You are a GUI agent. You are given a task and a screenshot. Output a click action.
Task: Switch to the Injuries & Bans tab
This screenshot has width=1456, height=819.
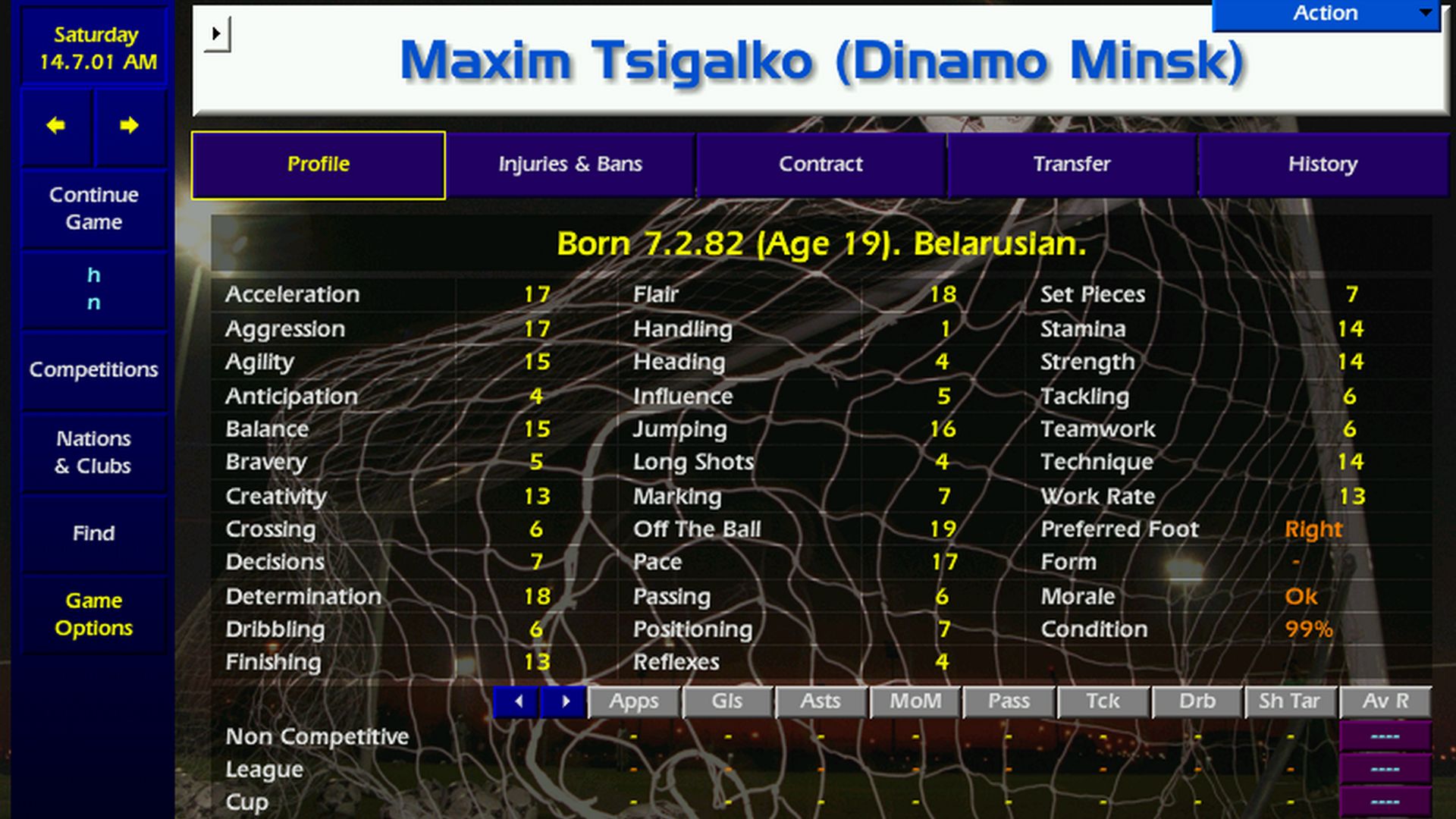pyautogui.click(x=570, y=163)
